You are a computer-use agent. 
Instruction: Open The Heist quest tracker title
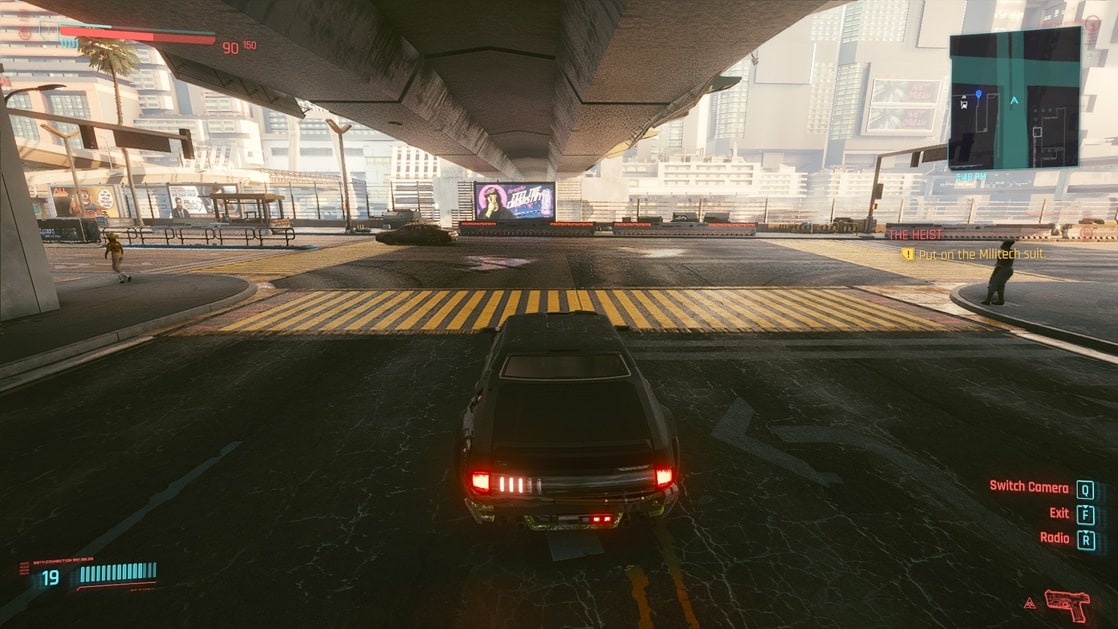(x=915, y=234)
